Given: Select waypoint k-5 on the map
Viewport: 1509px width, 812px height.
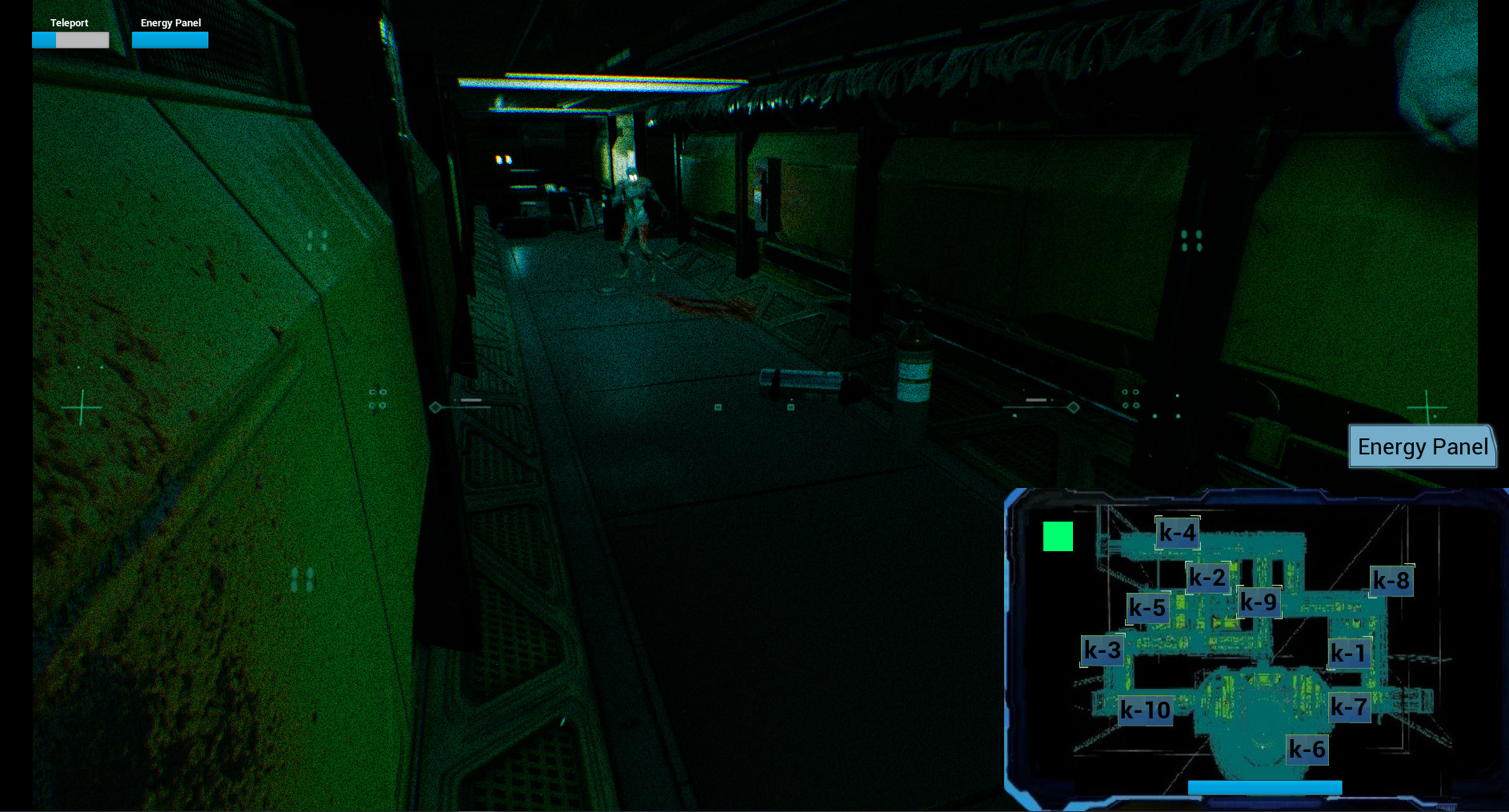Looking at the screenshot, I should (x=1148, y=608).
